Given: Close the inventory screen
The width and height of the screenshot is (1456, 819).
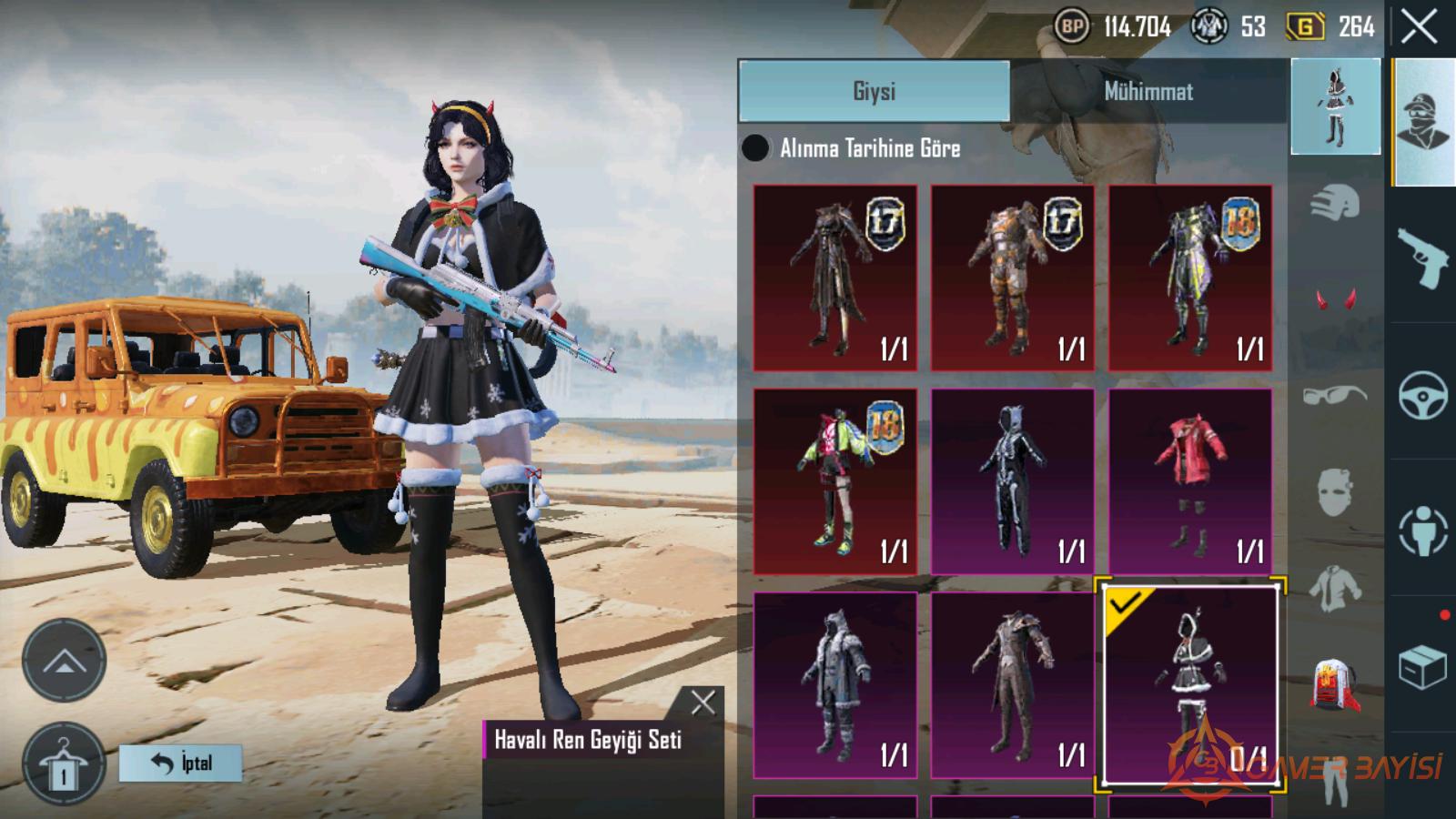Looking at the screenshot, I should click(1419, 27).
